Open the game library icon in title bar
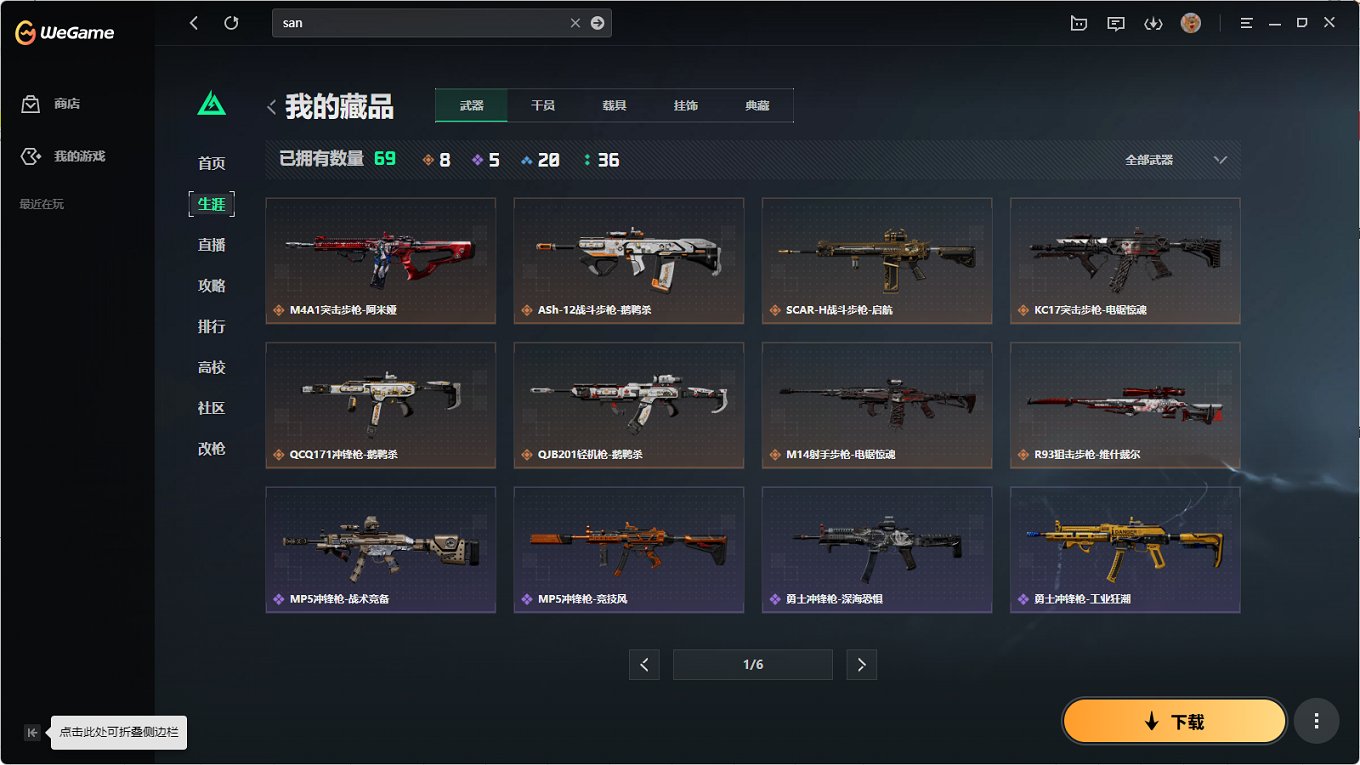This screenshot has width=1360, height=765. (1078, 22)
